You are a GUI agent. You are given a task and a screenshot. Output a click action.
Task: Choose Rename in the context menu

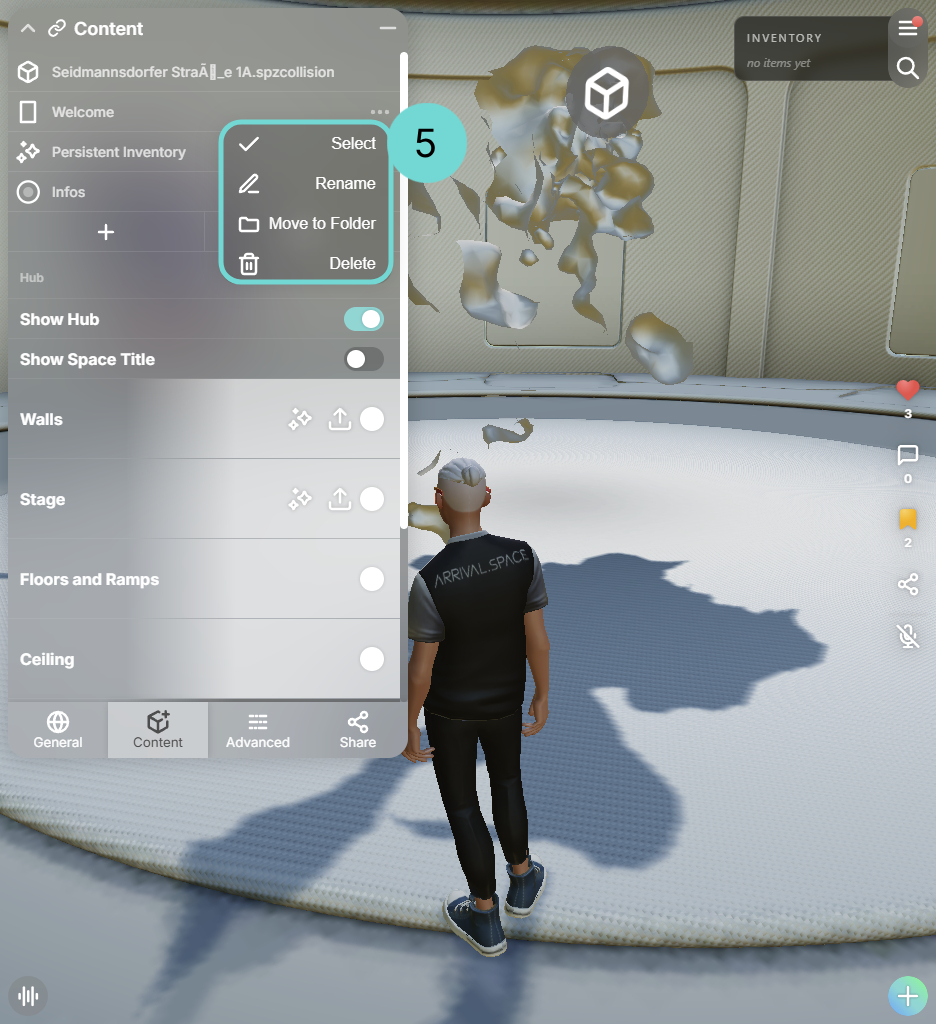[x=306, y=184]
